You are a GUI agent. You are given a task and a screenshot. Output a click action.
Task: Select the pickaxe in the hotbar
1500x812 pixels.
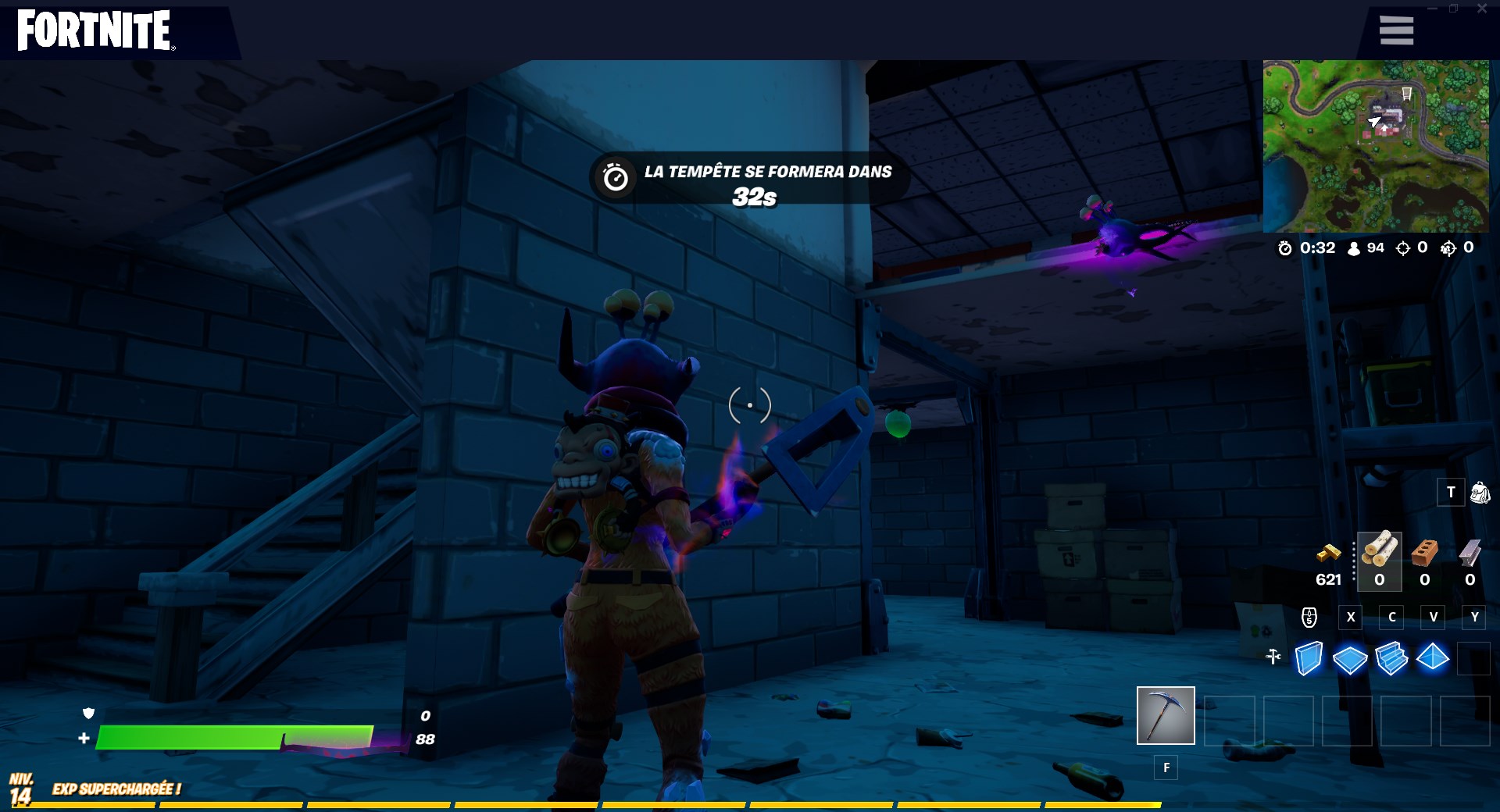pyautogui.click(x=1165, y=715)
